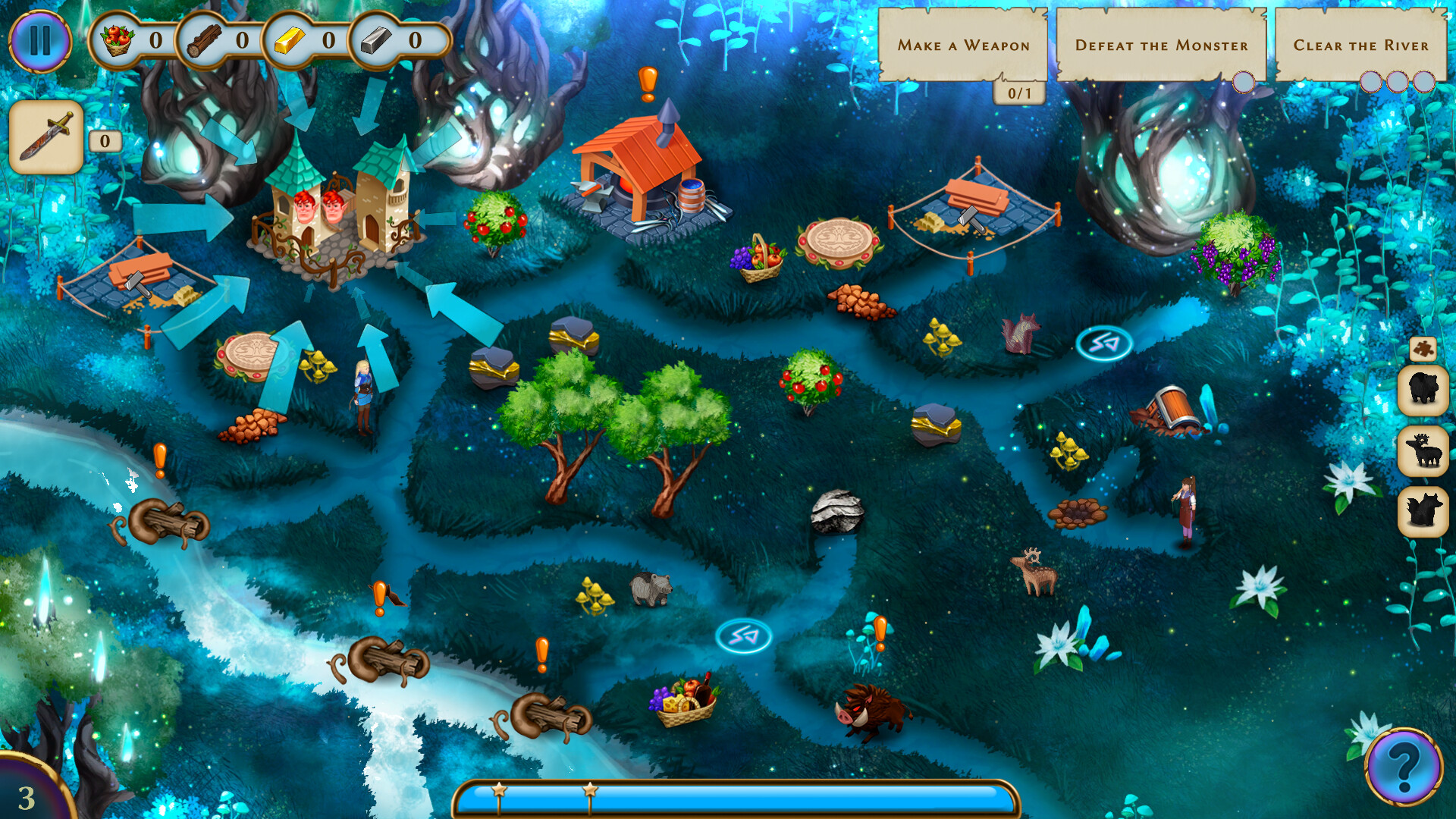Screen dimensions: 1456x819
Task: Click the blacksmith forge building
Action: [x=648, y=174]
